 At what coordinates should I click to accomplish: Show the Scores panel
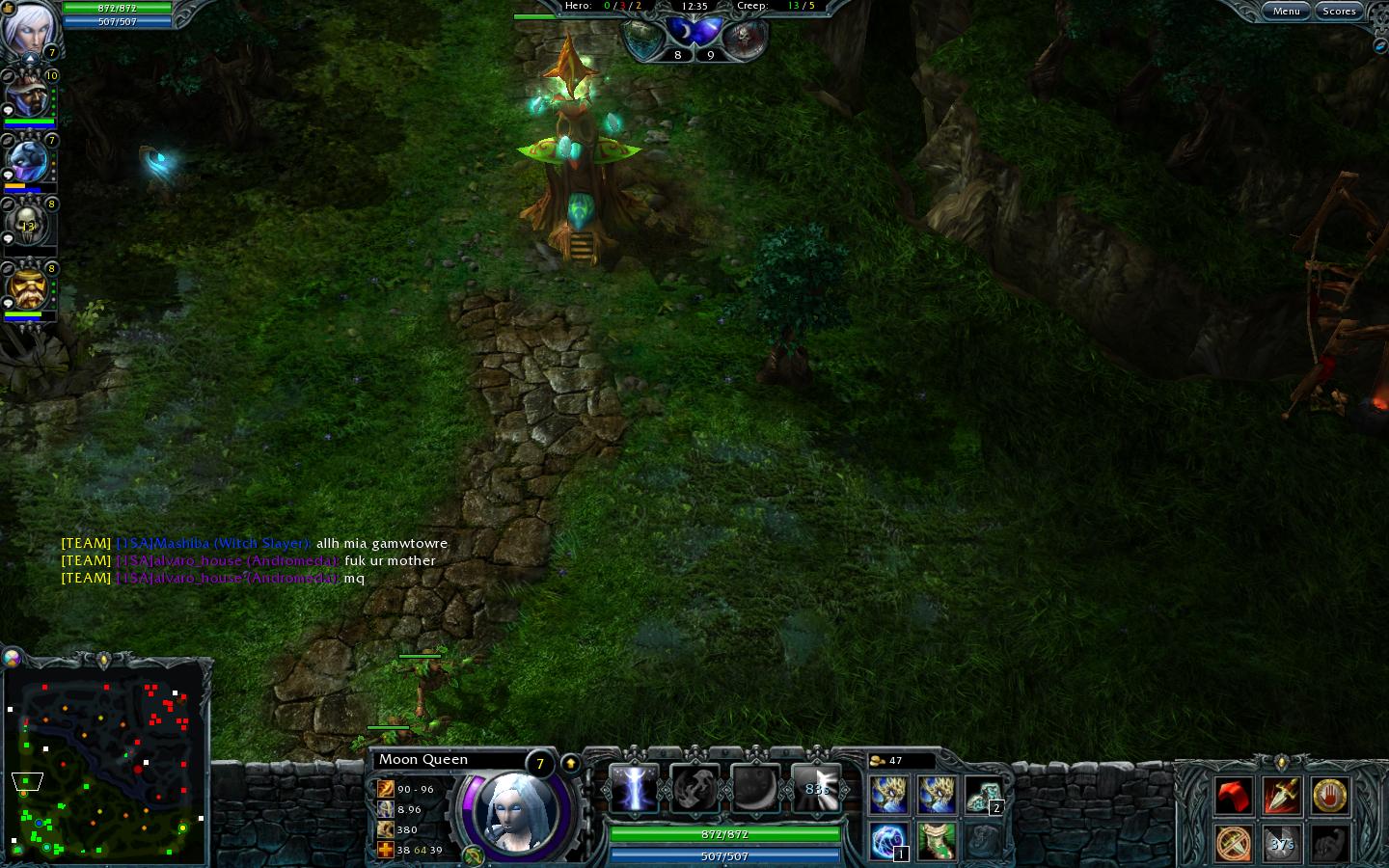[1339, 12]
